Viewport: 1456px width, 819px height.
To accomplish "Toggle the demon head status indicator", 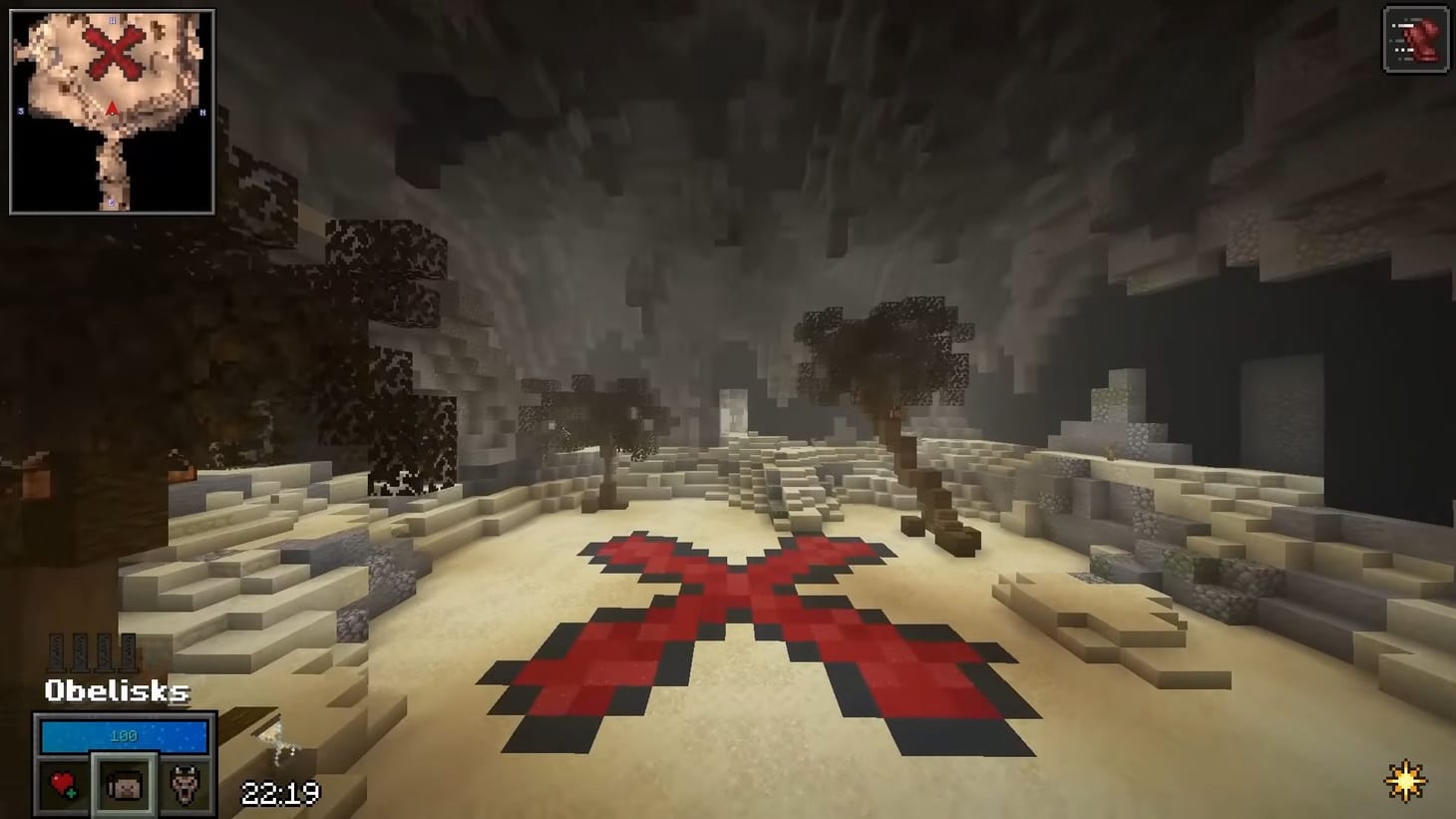I will (184, 784).
